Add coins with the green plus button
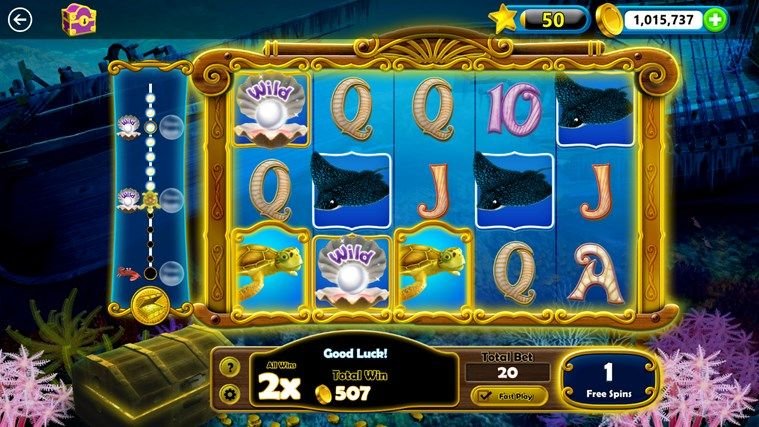The height and width of the screenshot is (427, 759). pyautogui.click(x=715, y=19)
